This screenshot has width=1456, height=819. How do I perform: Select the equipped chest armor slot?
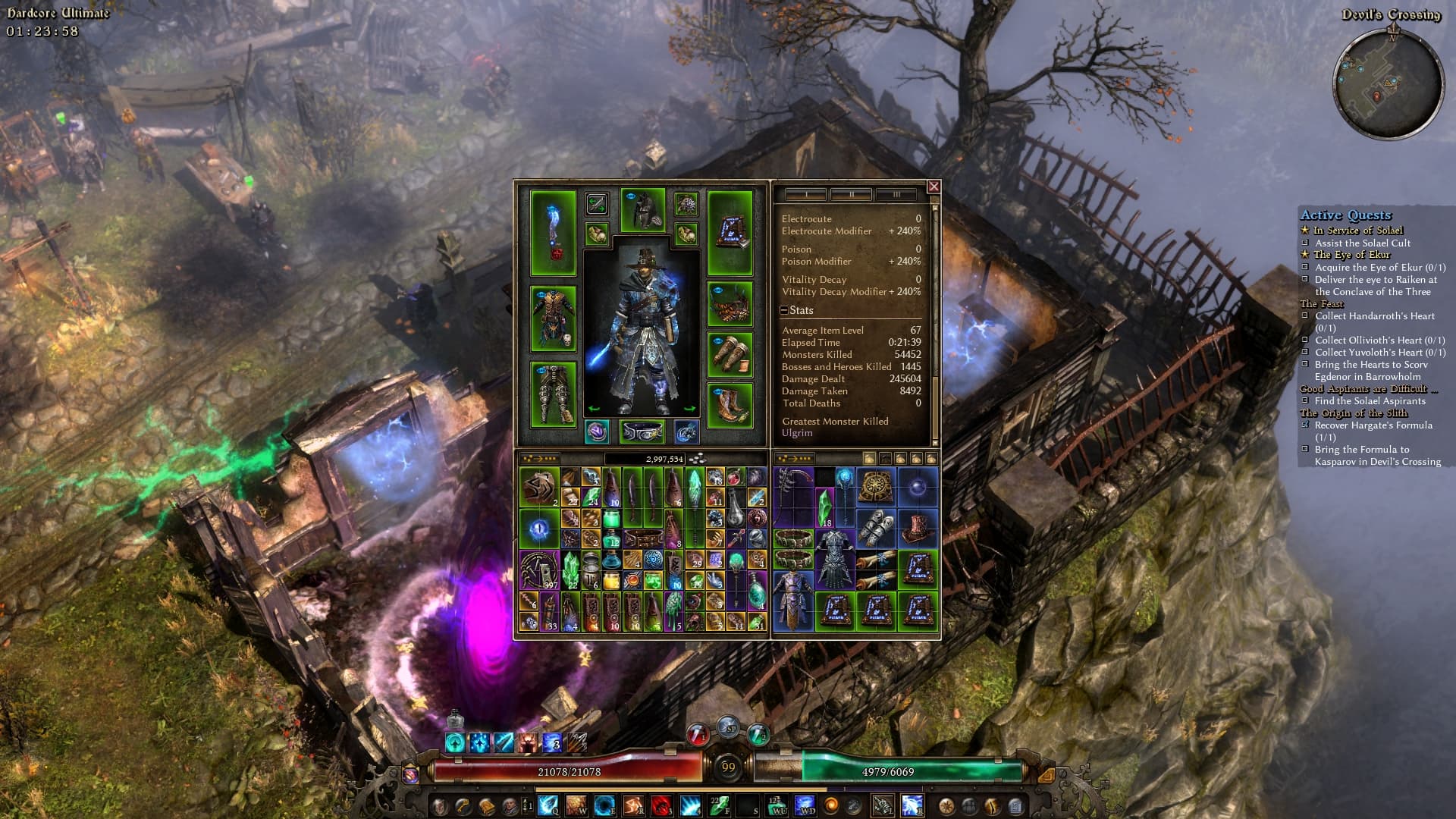tap(553, 318)
